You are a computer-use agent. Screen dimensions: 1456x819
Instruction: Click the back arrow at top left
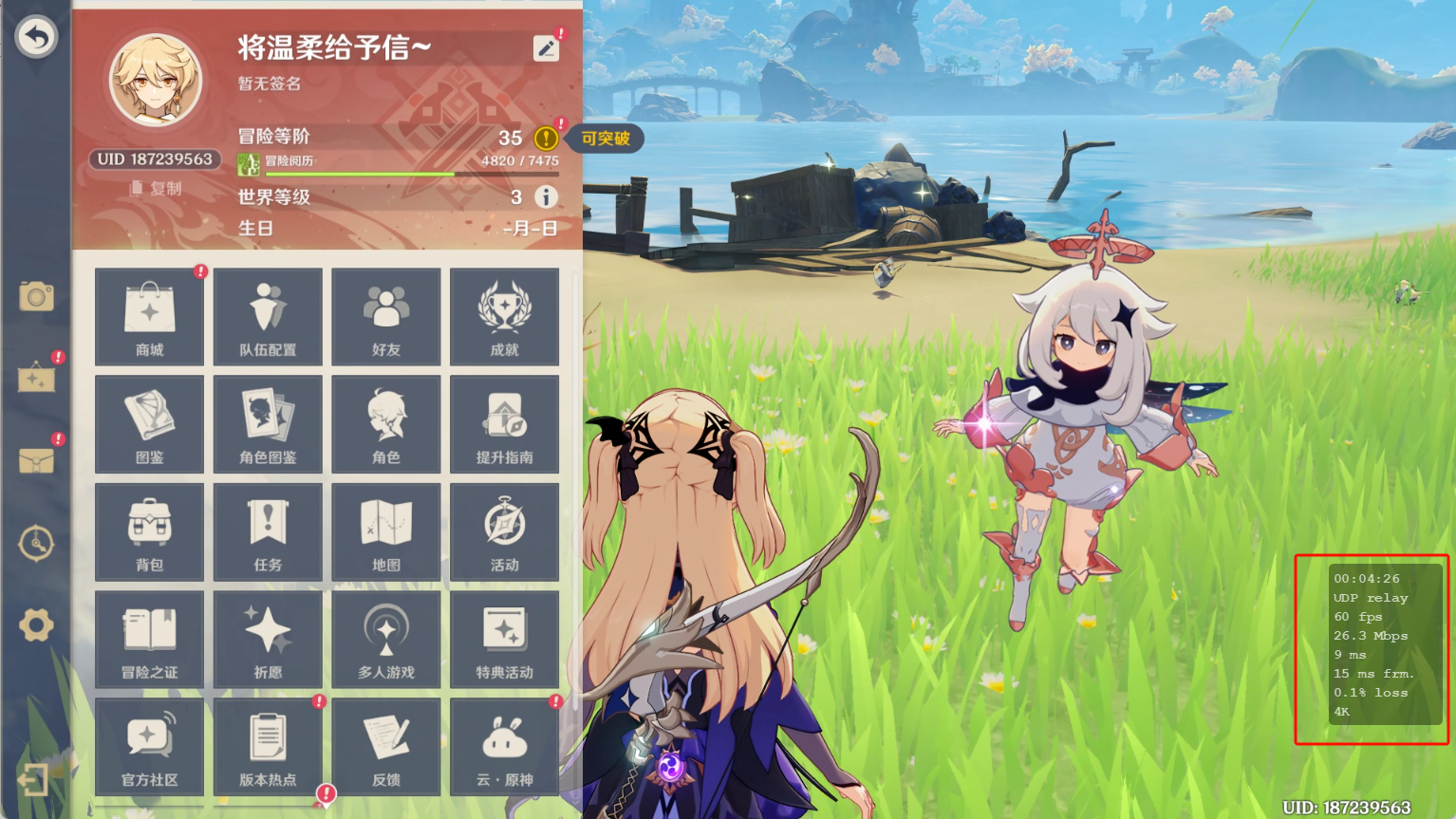tap(36, 36)
